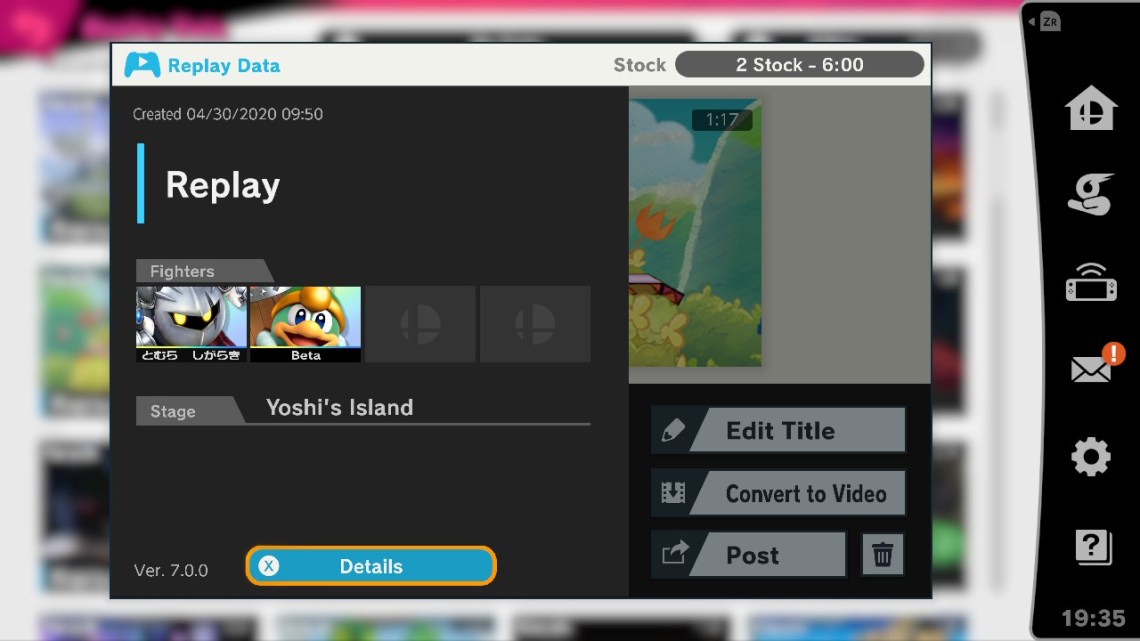The height and width of the screenshot is (641, 1140).
Task: Open the console wireless icon in sidebar
Action: click(x=1090, y=283)
